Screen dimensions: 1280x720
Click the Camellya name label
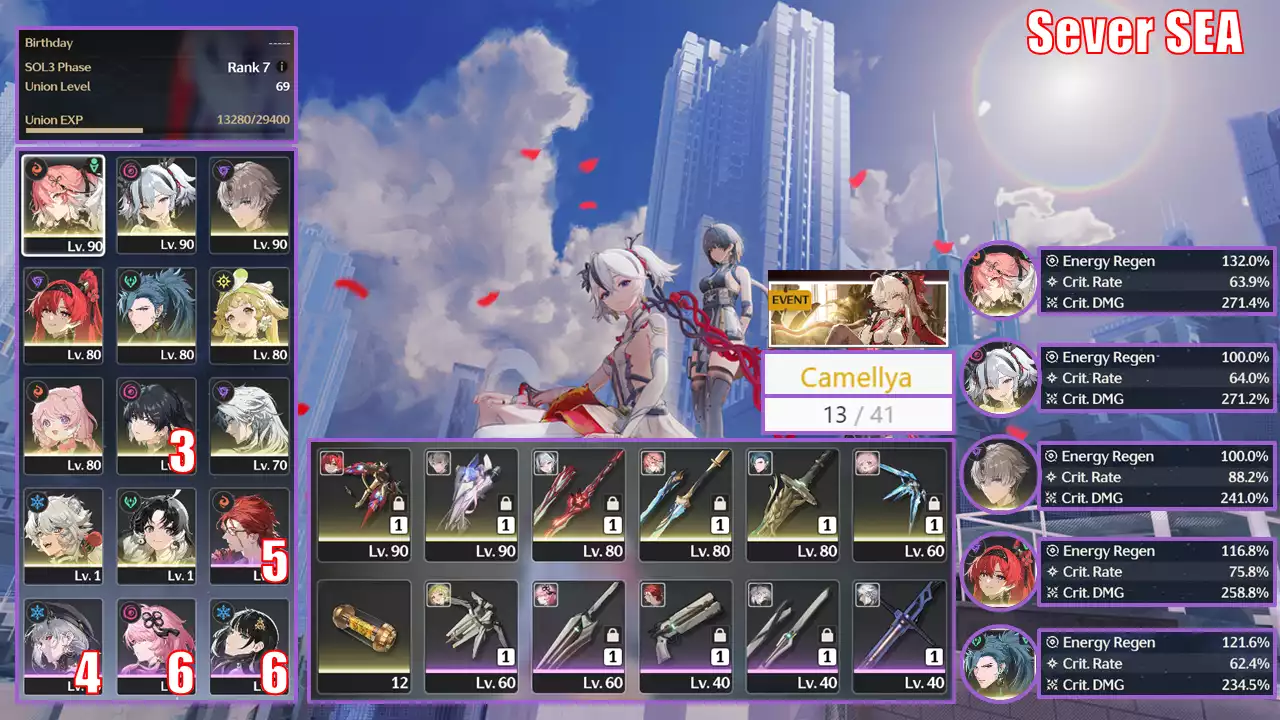click(x=858, y=376)
